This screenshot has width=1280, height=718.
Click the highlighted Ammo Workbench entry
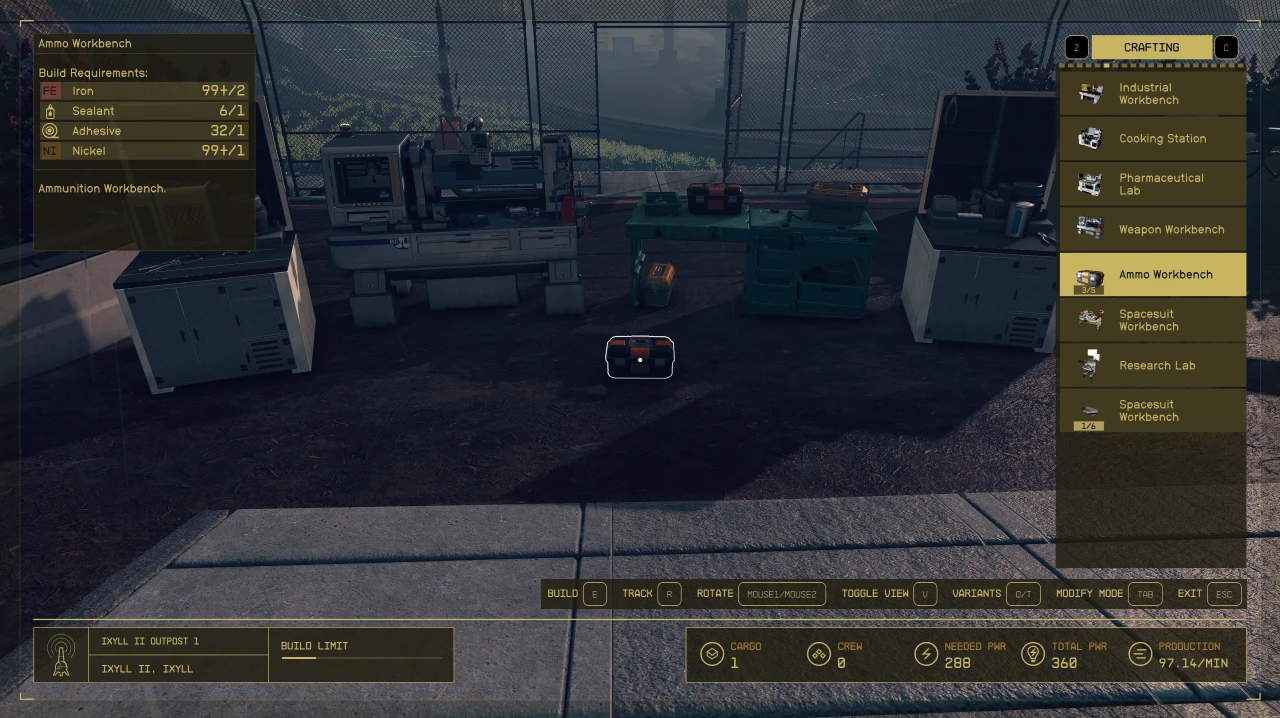pyautogui.click(x=1152, y=275)
